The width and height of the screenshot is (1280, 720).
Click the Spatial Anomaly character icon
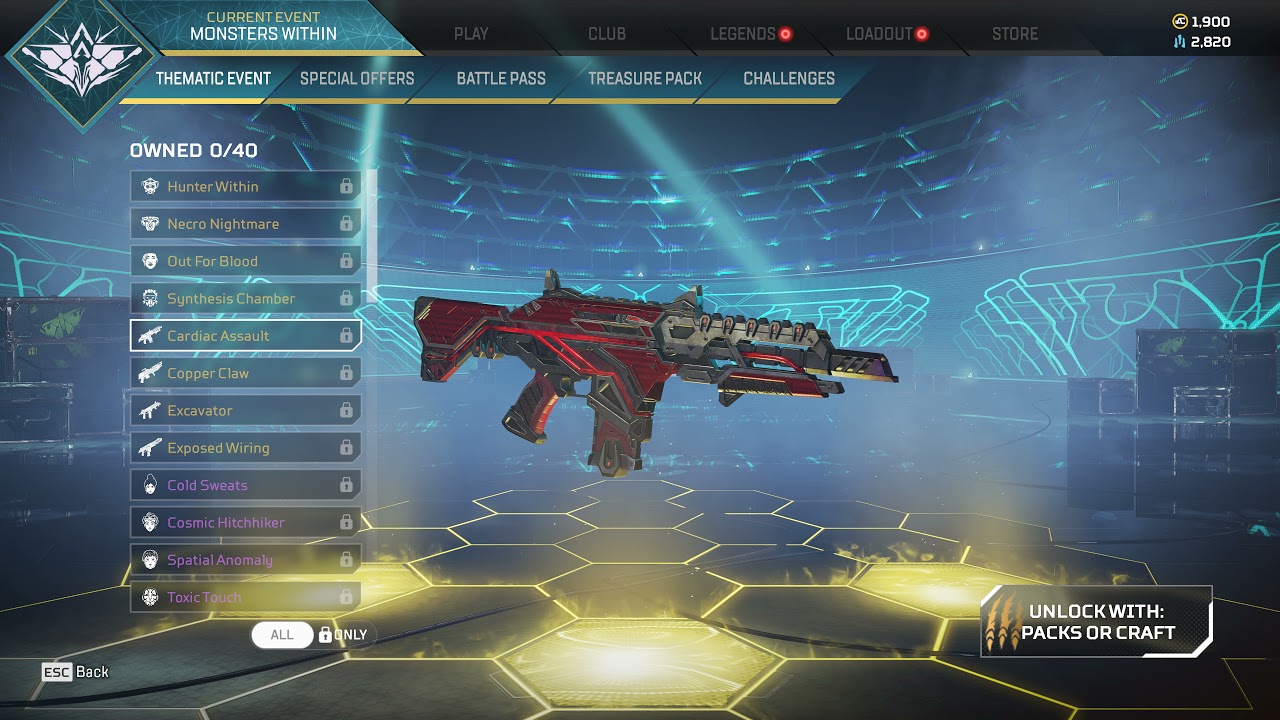click(x=150, y=559)
